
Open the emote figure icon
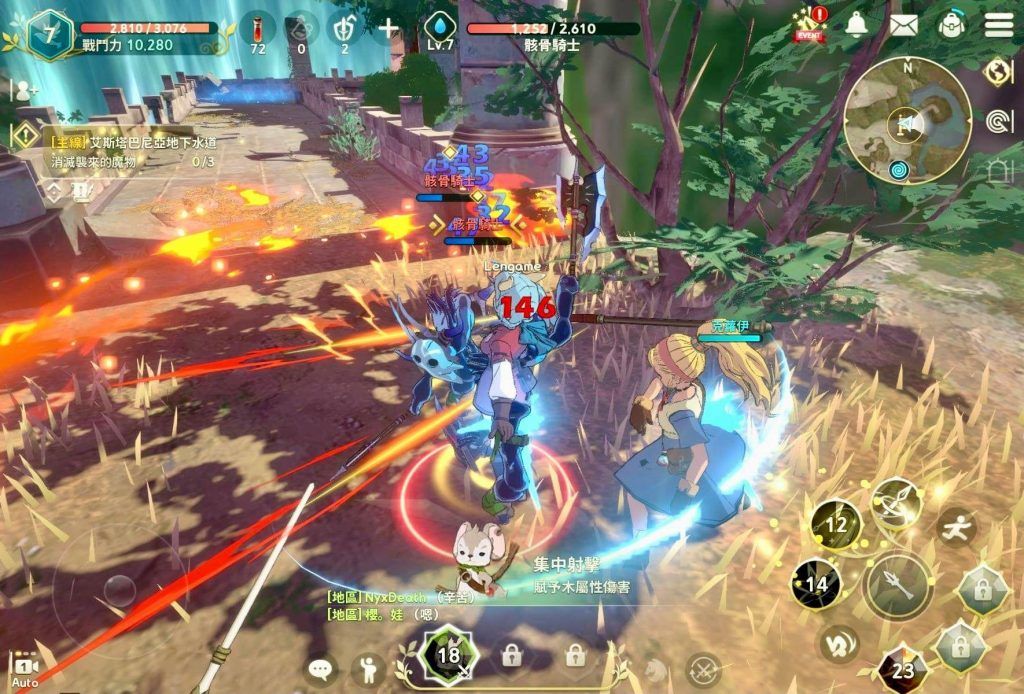pyautogui.click(x=369, y=668)
